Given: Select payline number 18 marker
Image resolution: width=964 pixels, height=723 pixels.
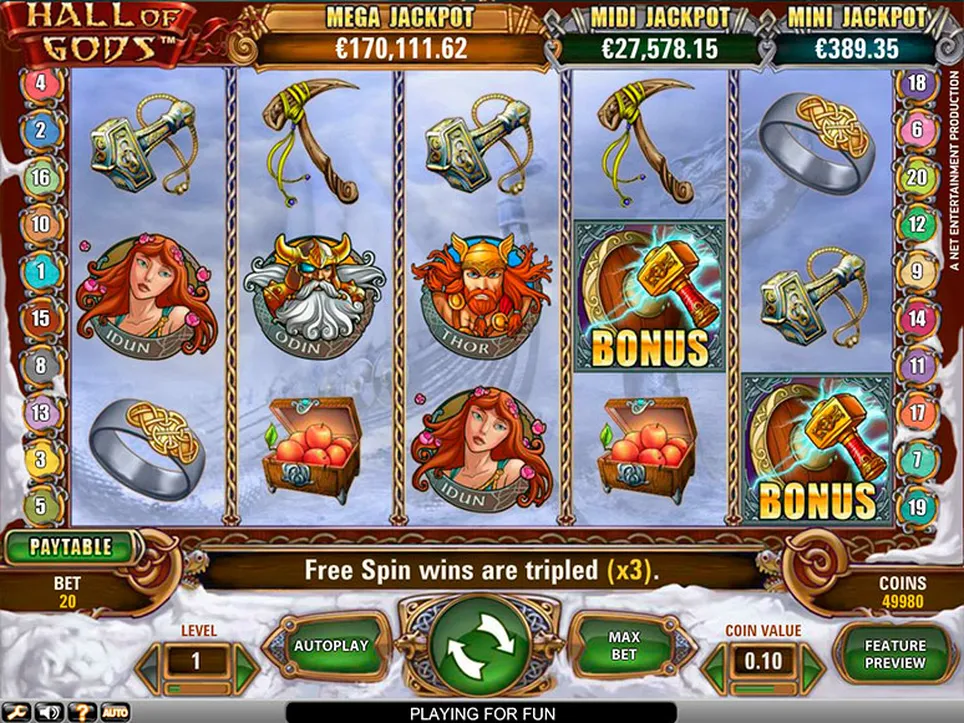Looking at the screenshot, I should (916, 83).
